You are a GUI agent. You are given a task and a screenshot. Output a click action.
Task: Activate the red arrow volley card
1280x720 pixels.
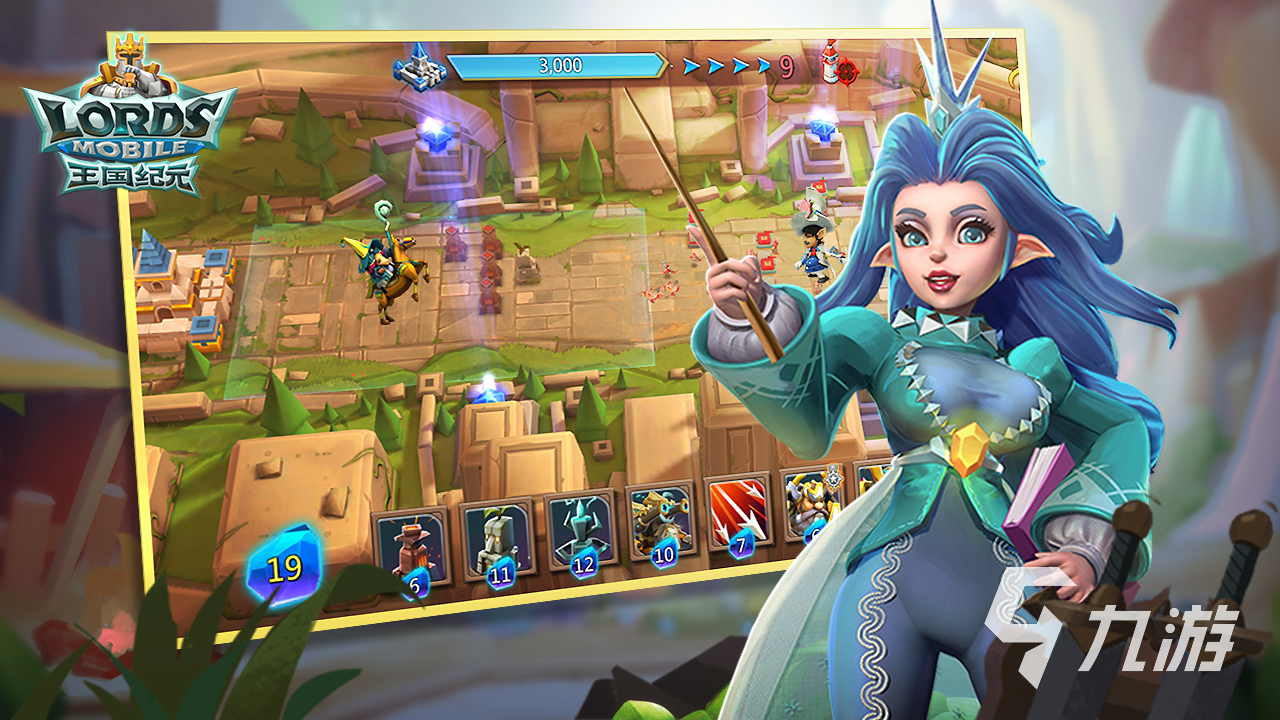coord(738,512)
